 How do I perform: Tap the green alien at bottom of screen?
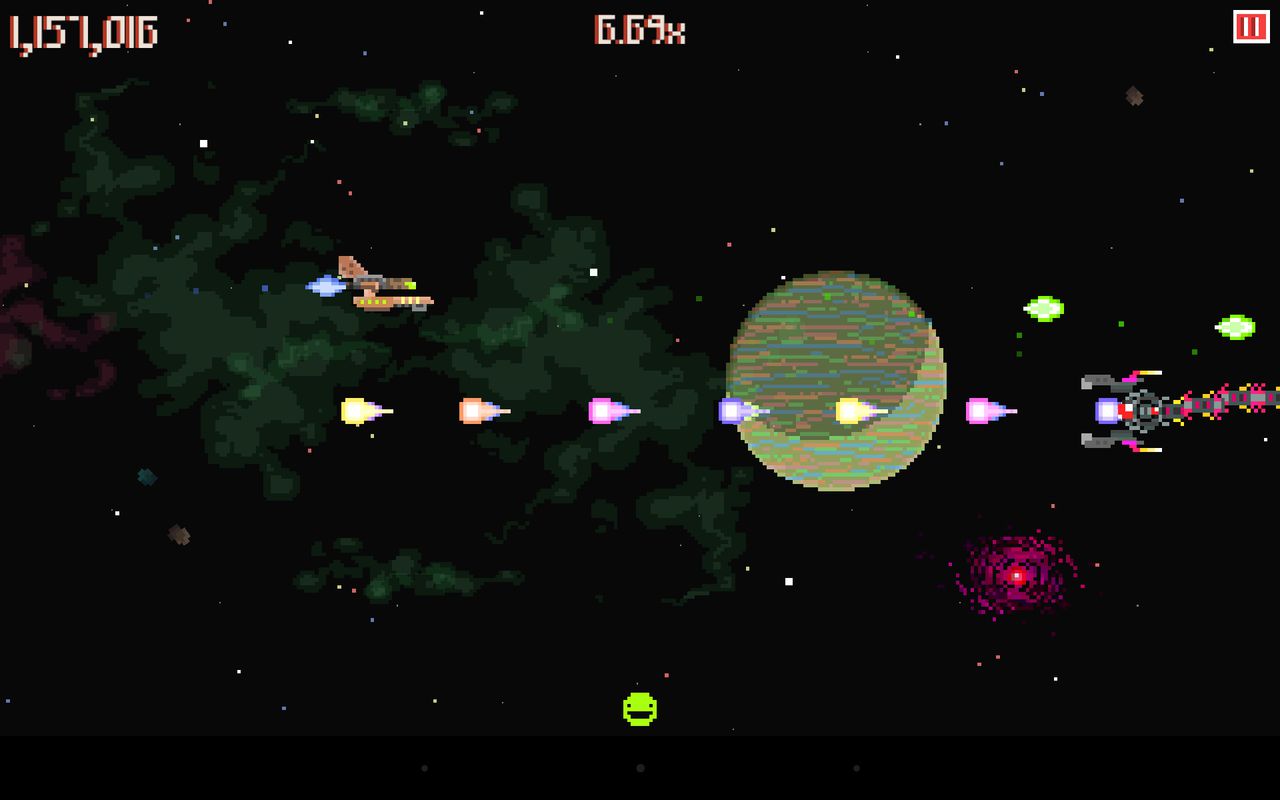[641, 707]
